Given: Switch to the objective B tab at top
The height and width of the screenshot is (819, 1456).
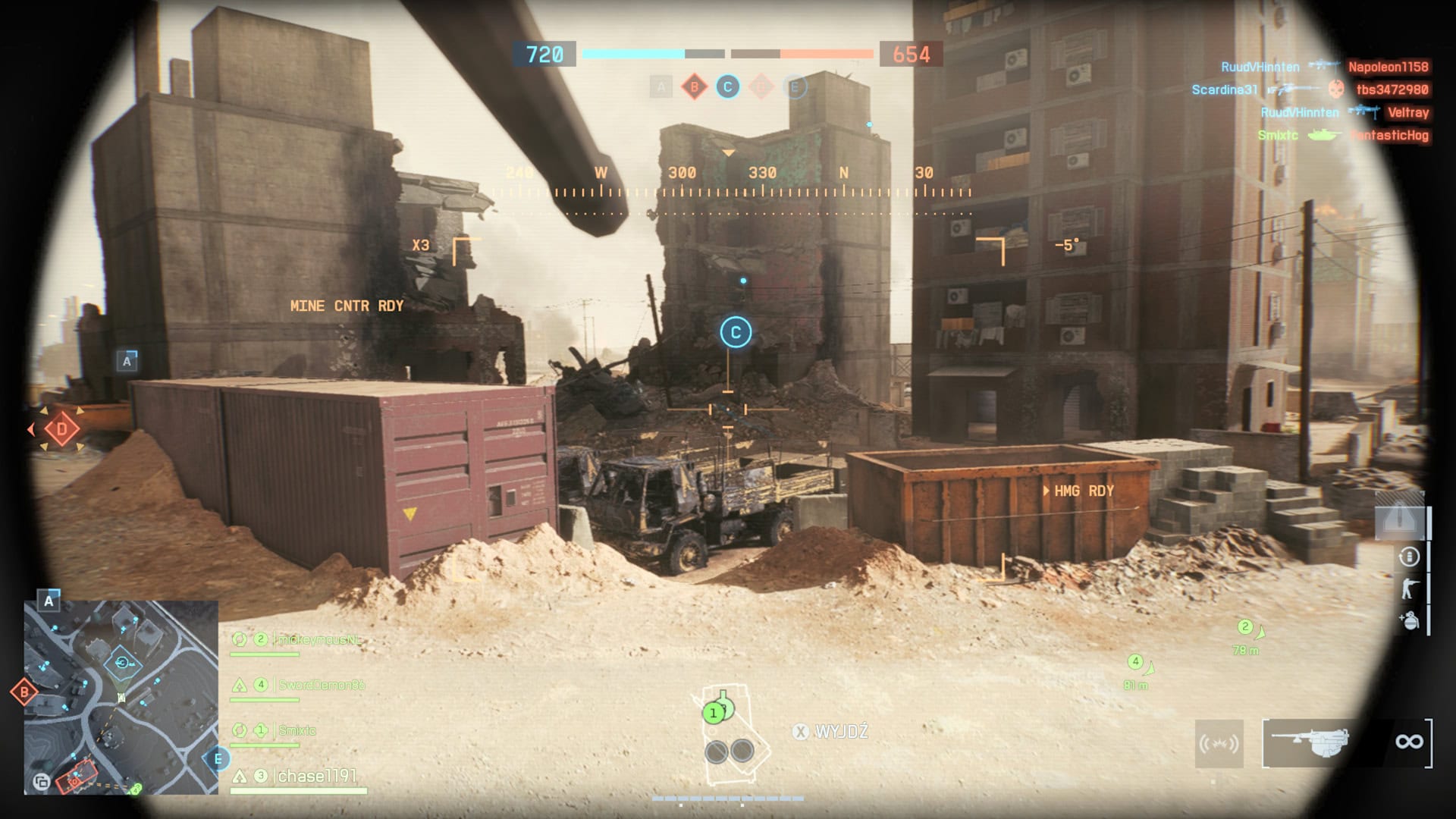Looking at the screenshot, I should point(693,87).
